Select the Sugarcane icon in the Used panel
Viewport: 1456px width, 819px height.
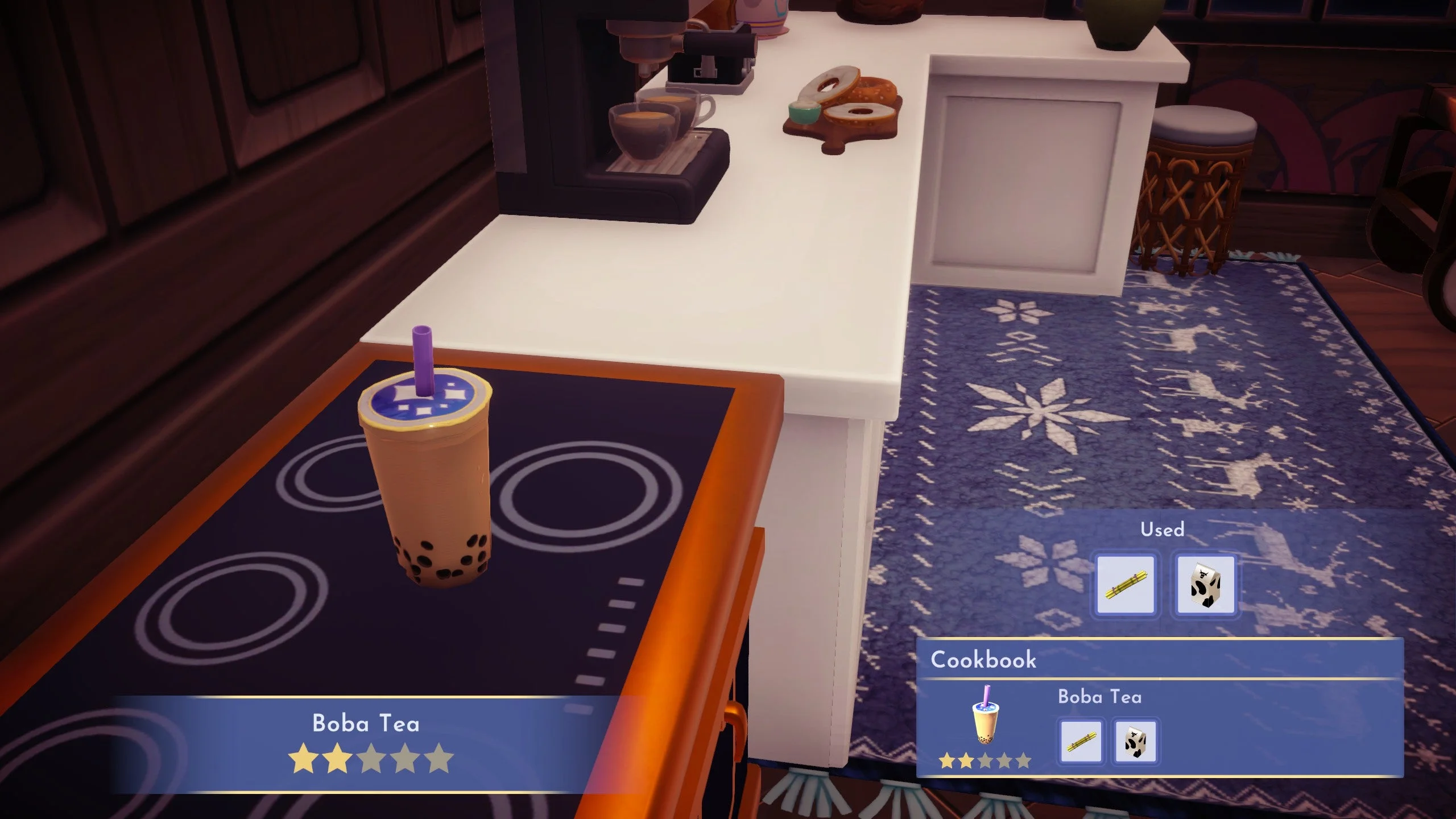(1126, 583)
